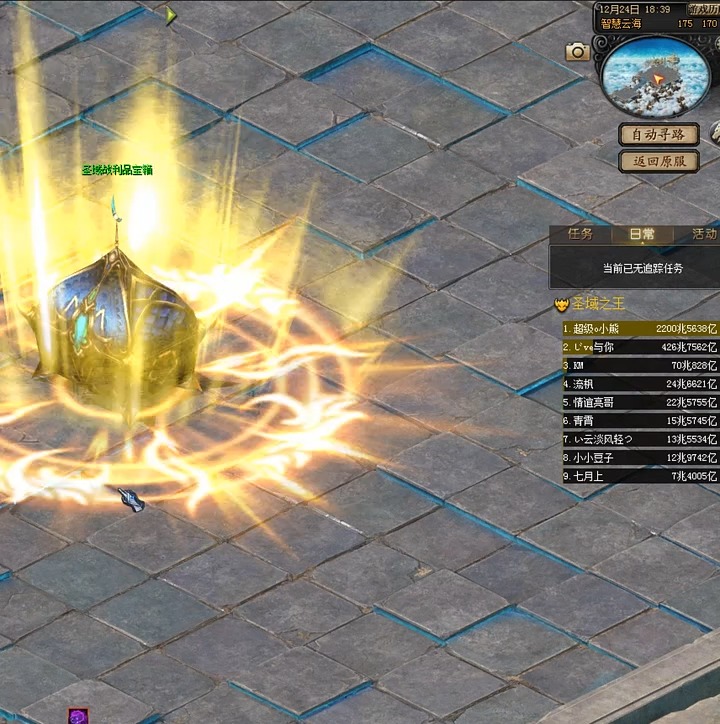This screenshot has height=724, width=720.
Task: Open the 游戏历 game calendar button
Action: pyautogui.click(x=700, y=9)
